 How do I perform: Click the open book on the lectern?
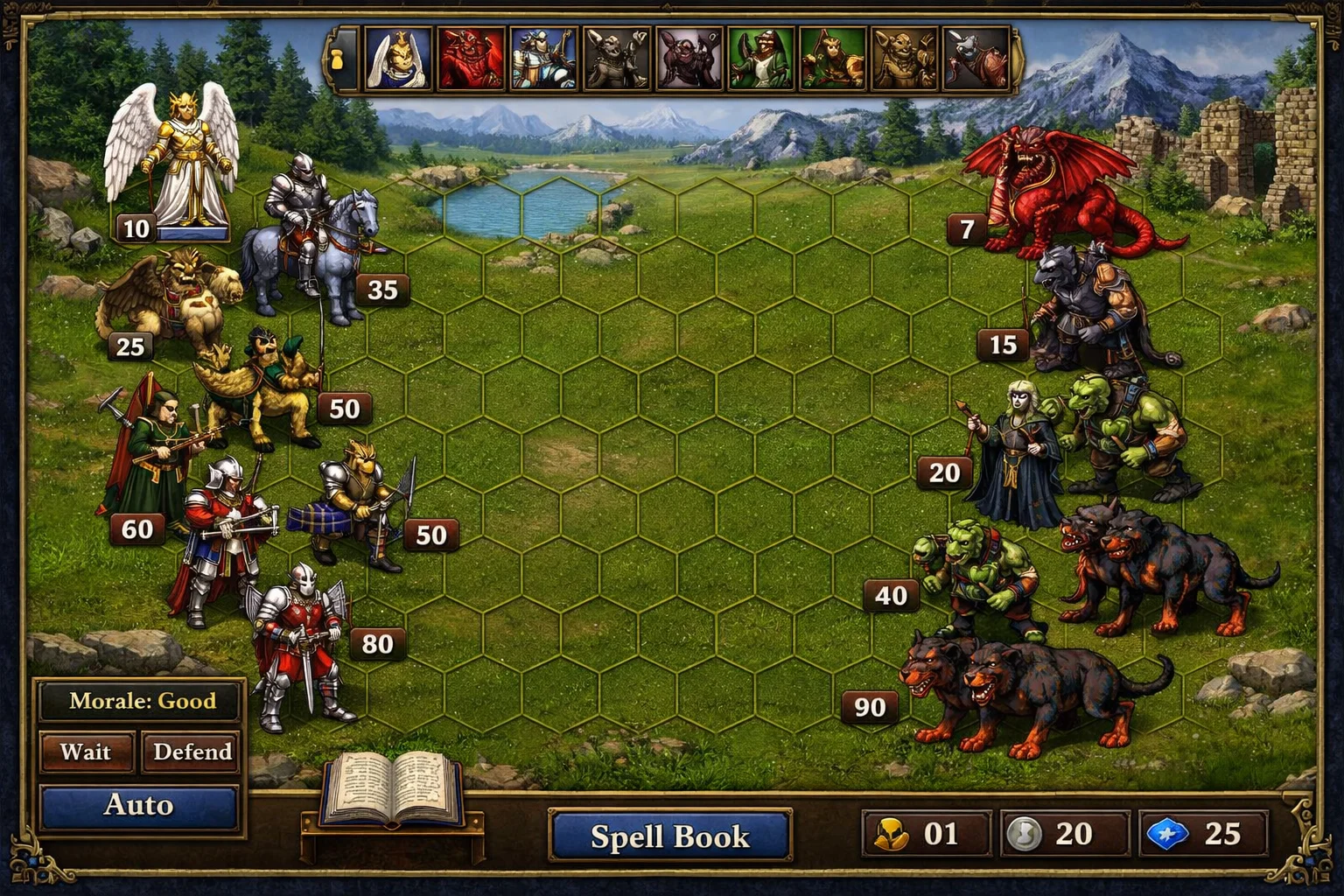tap(393, 789)
